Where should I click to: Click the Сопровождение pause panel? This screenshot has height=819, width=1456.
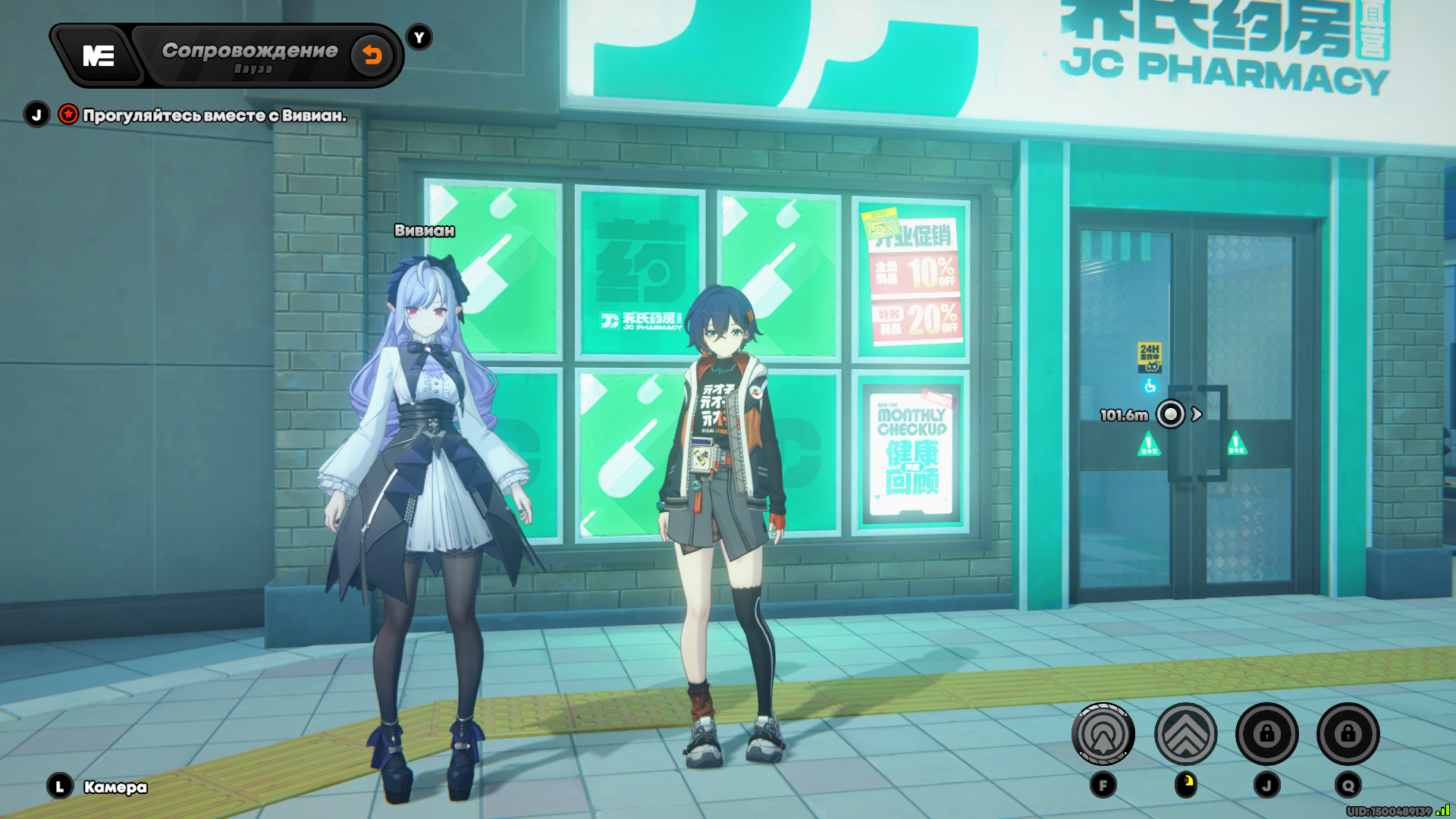point(249,56)
